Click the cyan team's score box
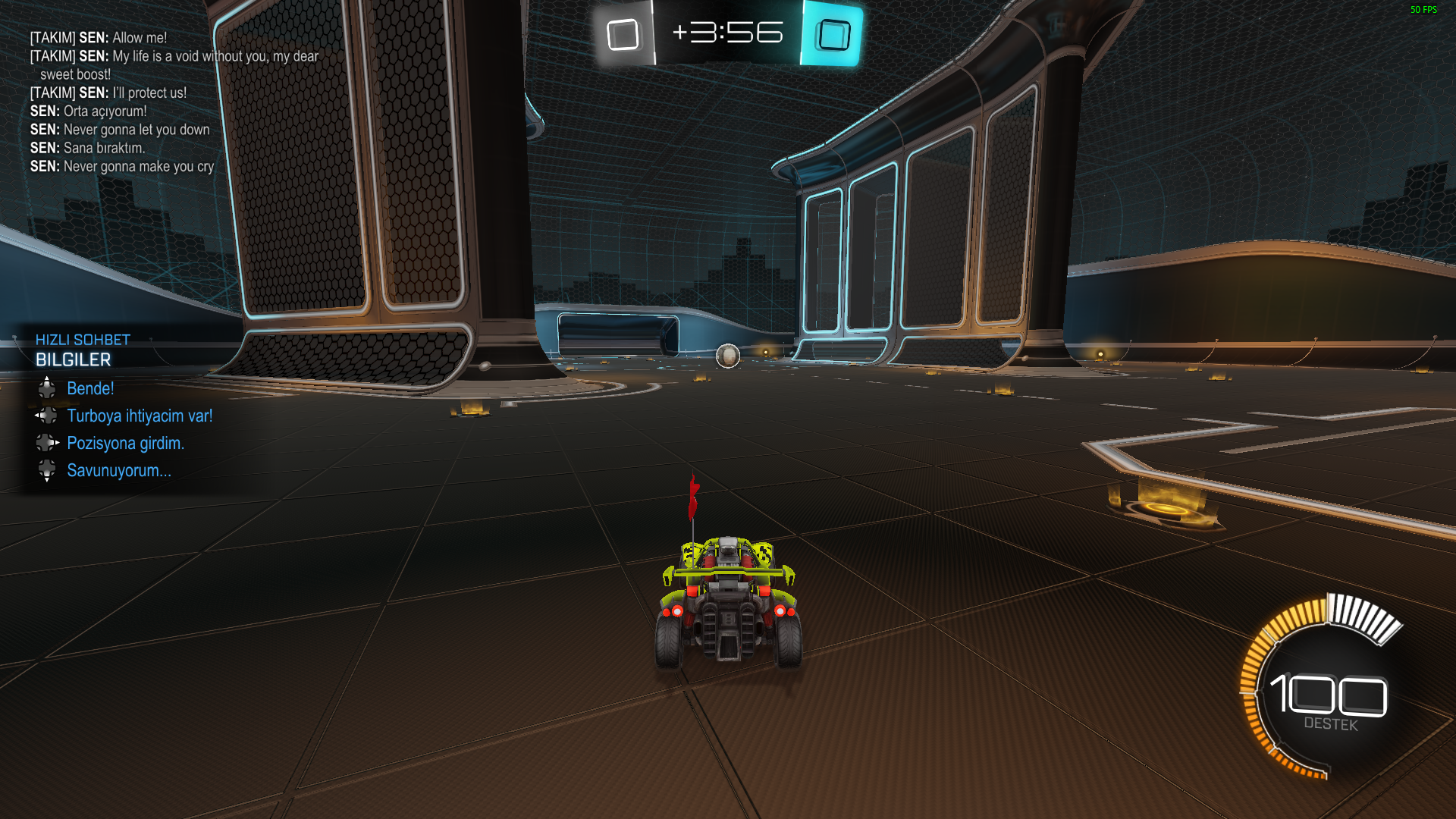Screen dimensions: 1456x819 pos(831,33)
